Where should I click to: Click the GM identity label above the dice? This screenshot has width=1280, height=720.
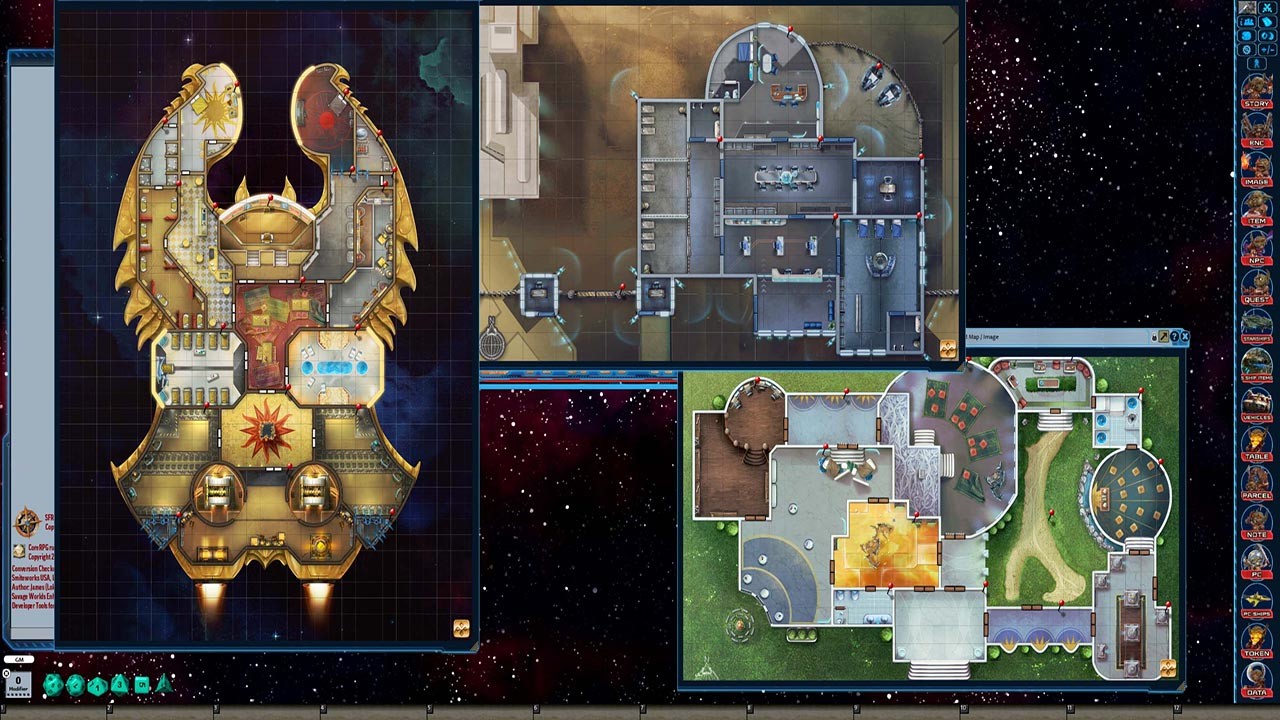[19, 659]
